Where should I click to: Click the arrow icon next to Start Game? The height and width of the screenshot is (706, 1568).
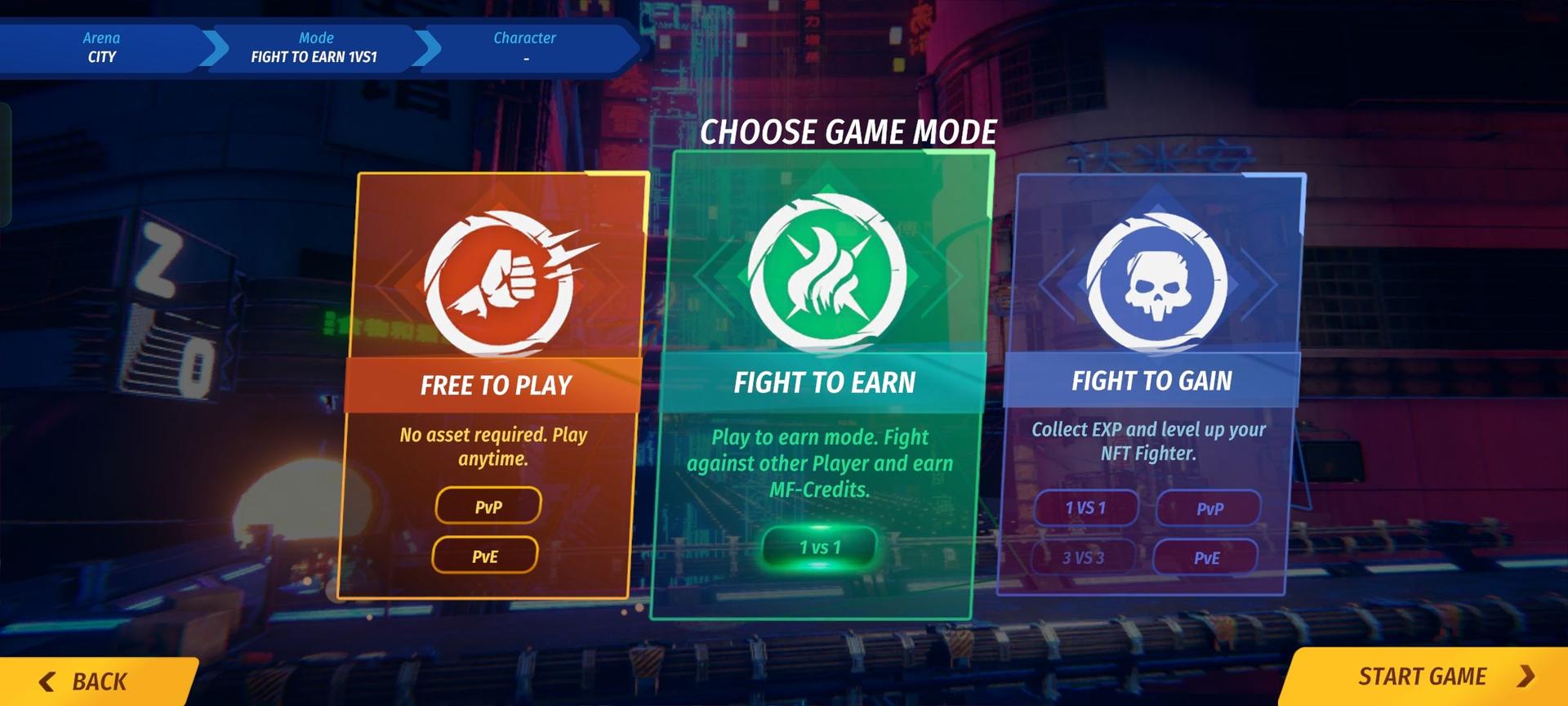coord(1526,677)
